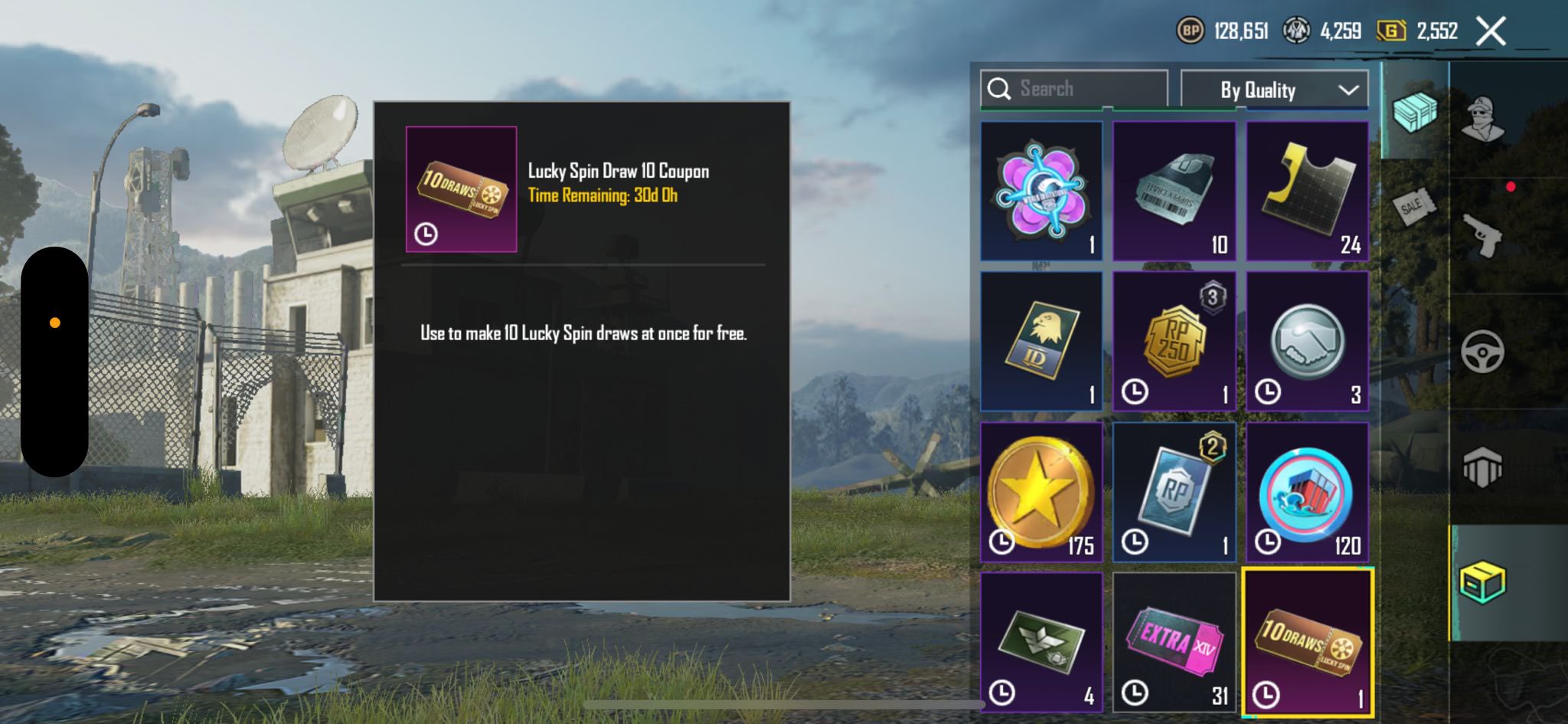Select the silver handshake coin item
This screenshot has width=1568, height=724.
coord(1307,342)
